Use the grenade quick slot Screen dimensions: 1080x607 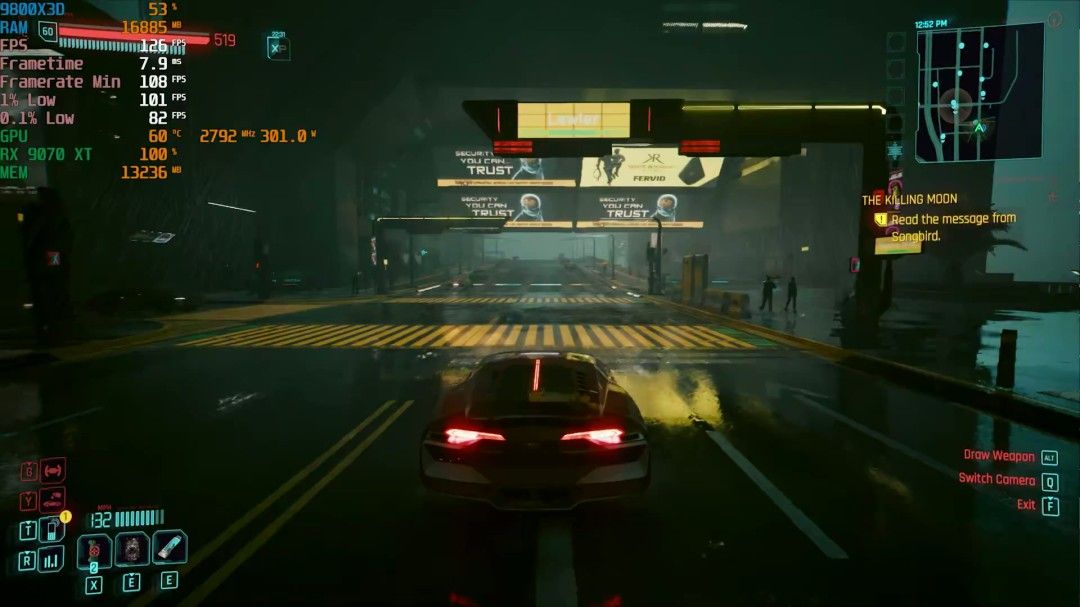pyautogui.click(x=94, y=550)
